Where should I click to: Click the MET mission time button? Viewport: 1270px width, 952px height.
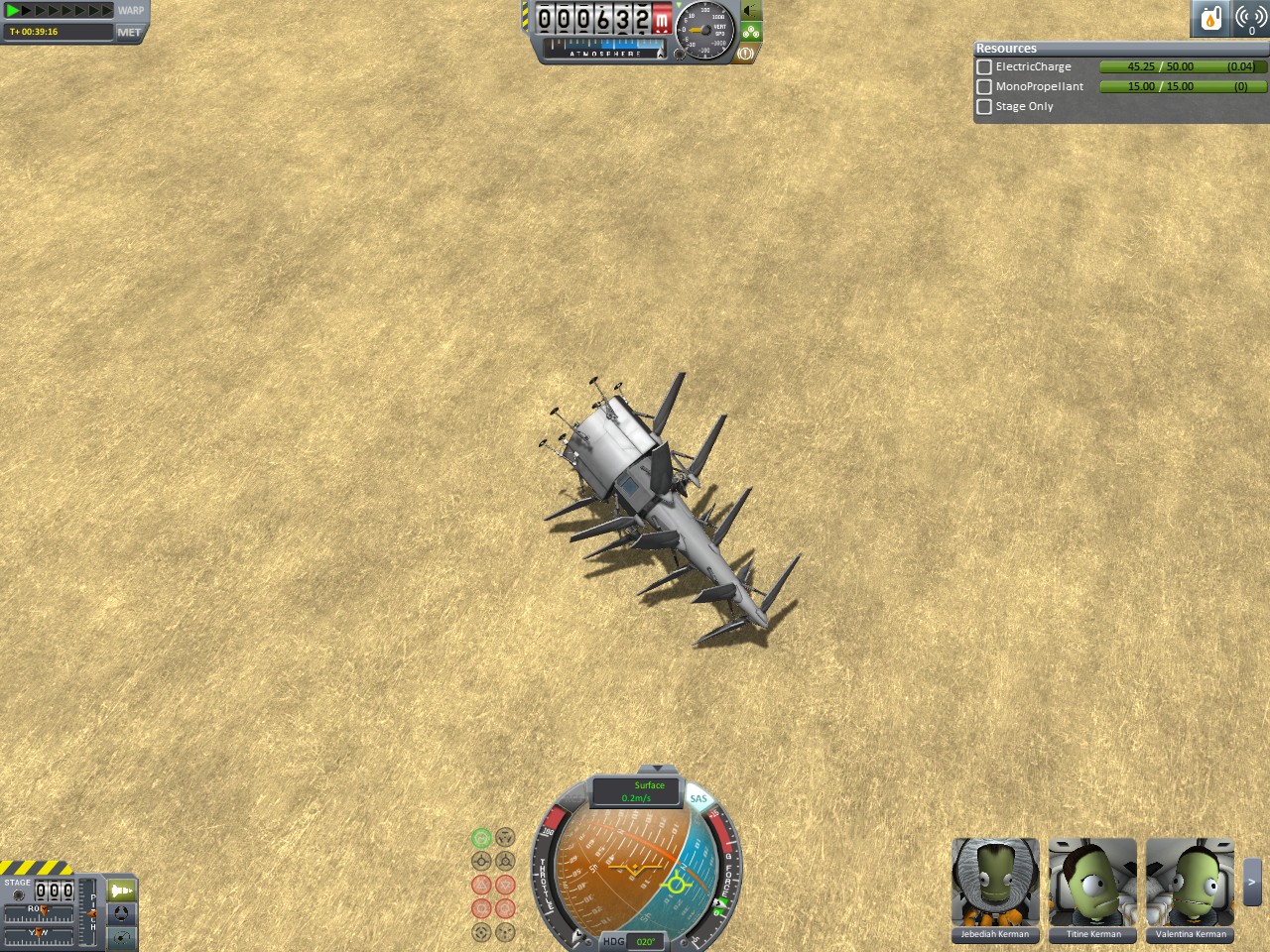click(x=129, y=32)
